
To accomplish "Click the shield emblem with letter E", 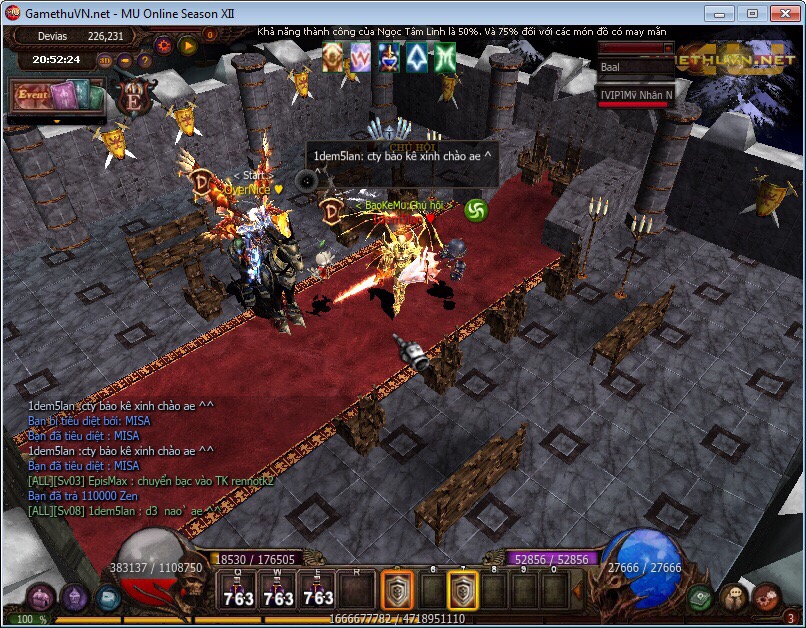I will coord(132,98).
